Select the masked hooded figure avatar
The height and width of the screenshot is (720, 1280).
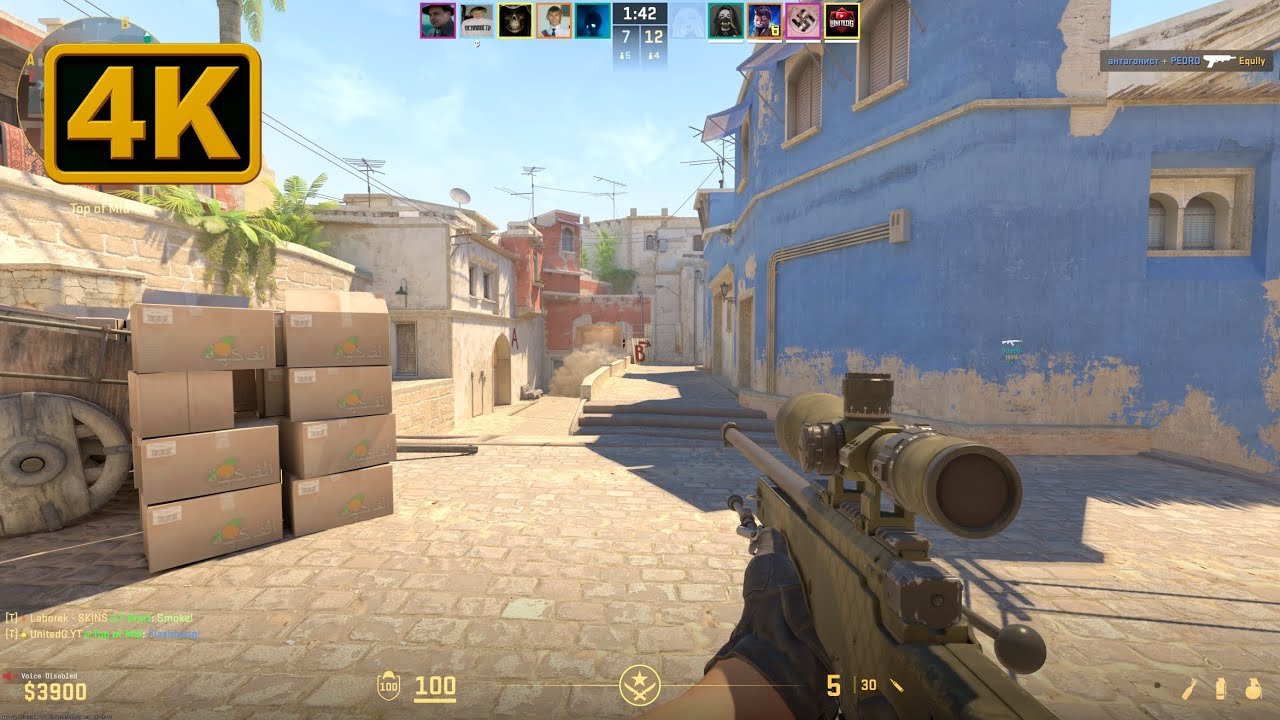tap(725, 21)
